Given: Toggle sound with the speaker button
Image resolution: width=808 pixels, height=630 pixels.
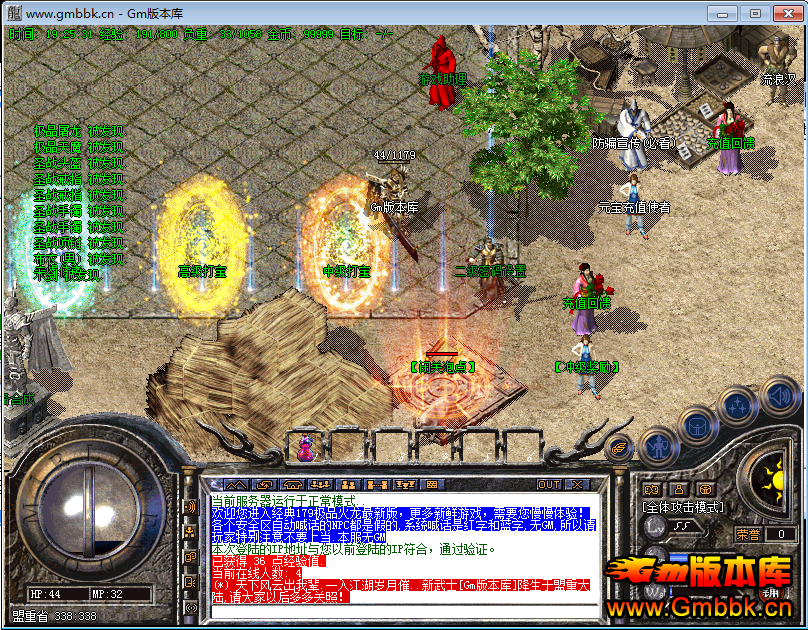Looking at the screenshot, I should [x=778, y=393].
